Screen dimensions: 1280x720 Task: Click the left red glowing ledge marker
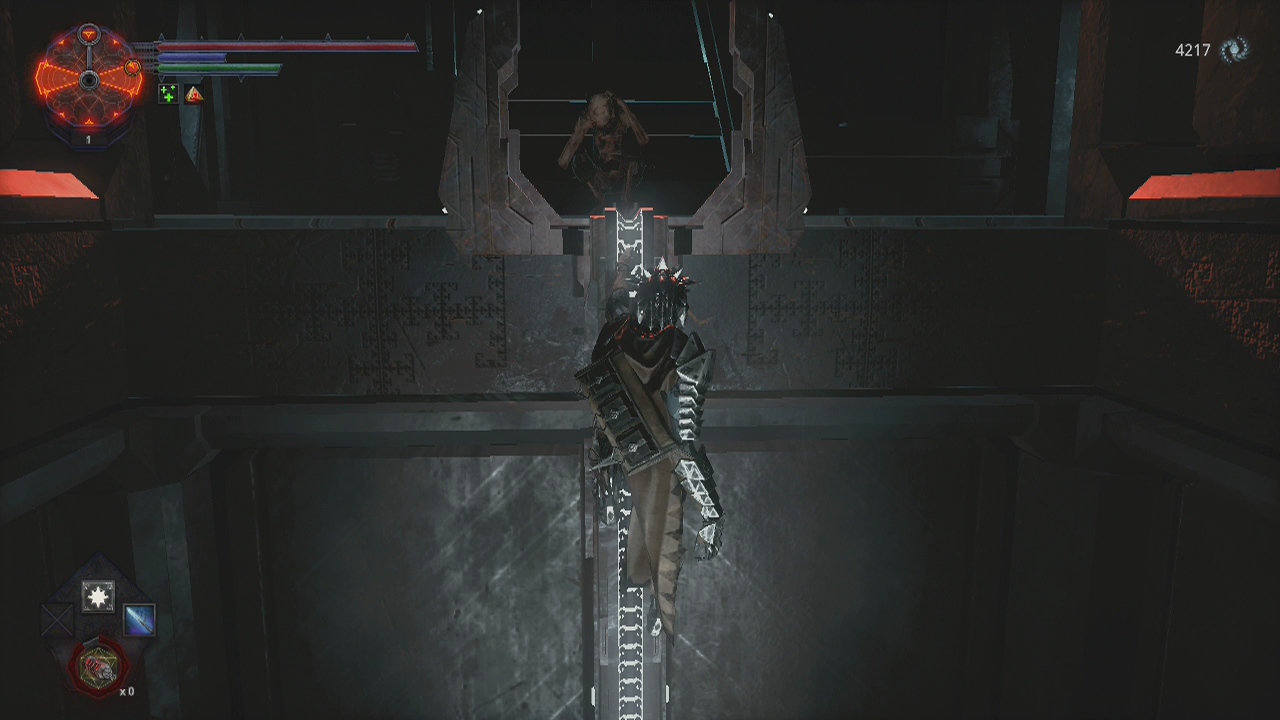pos(45,185)
